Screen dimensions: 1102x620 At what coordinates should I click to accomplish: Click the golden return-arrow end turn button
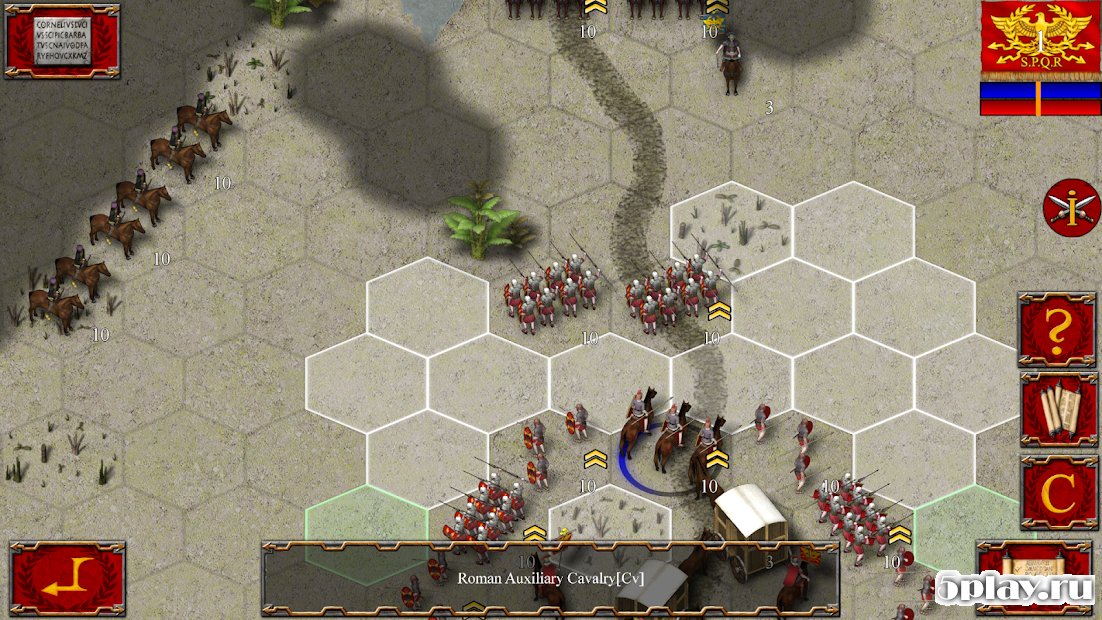pos(68,578)
